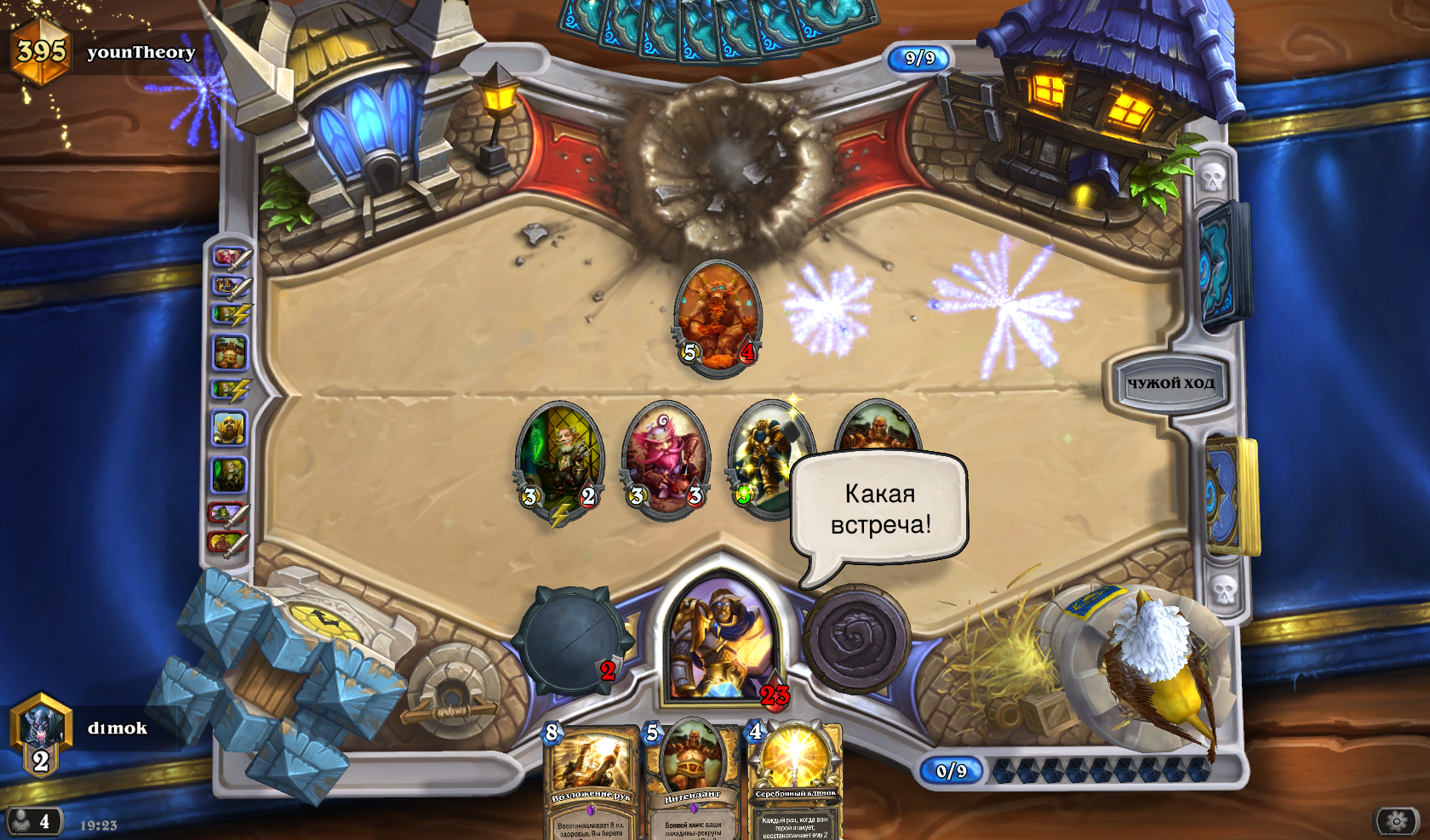Click the equipped weapon with 2 durability
This screenshot has height=840, width=1430.
click(x=571, y=640)
